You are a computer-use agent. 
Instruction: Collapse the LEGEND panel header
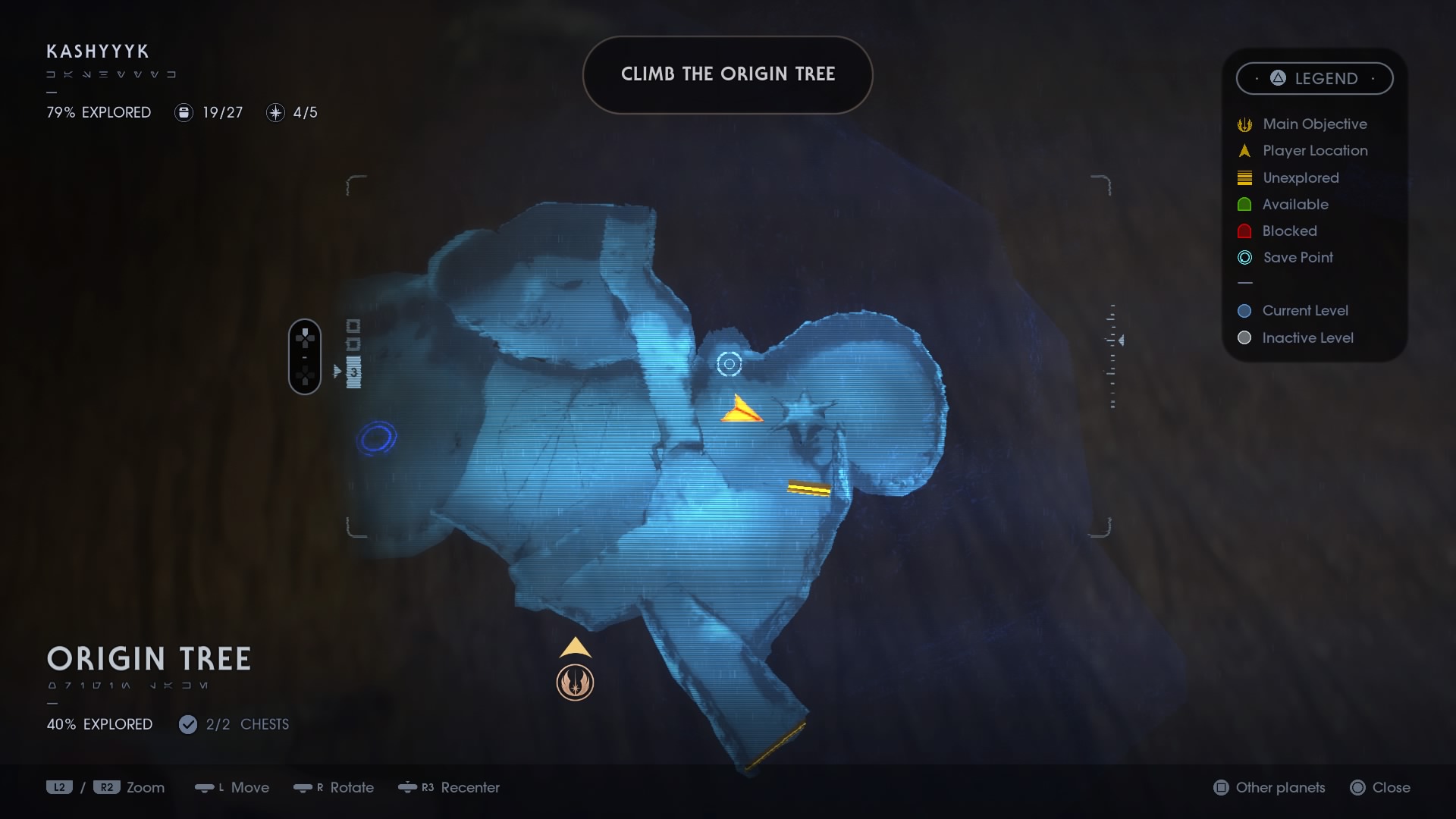[1314, 78]
